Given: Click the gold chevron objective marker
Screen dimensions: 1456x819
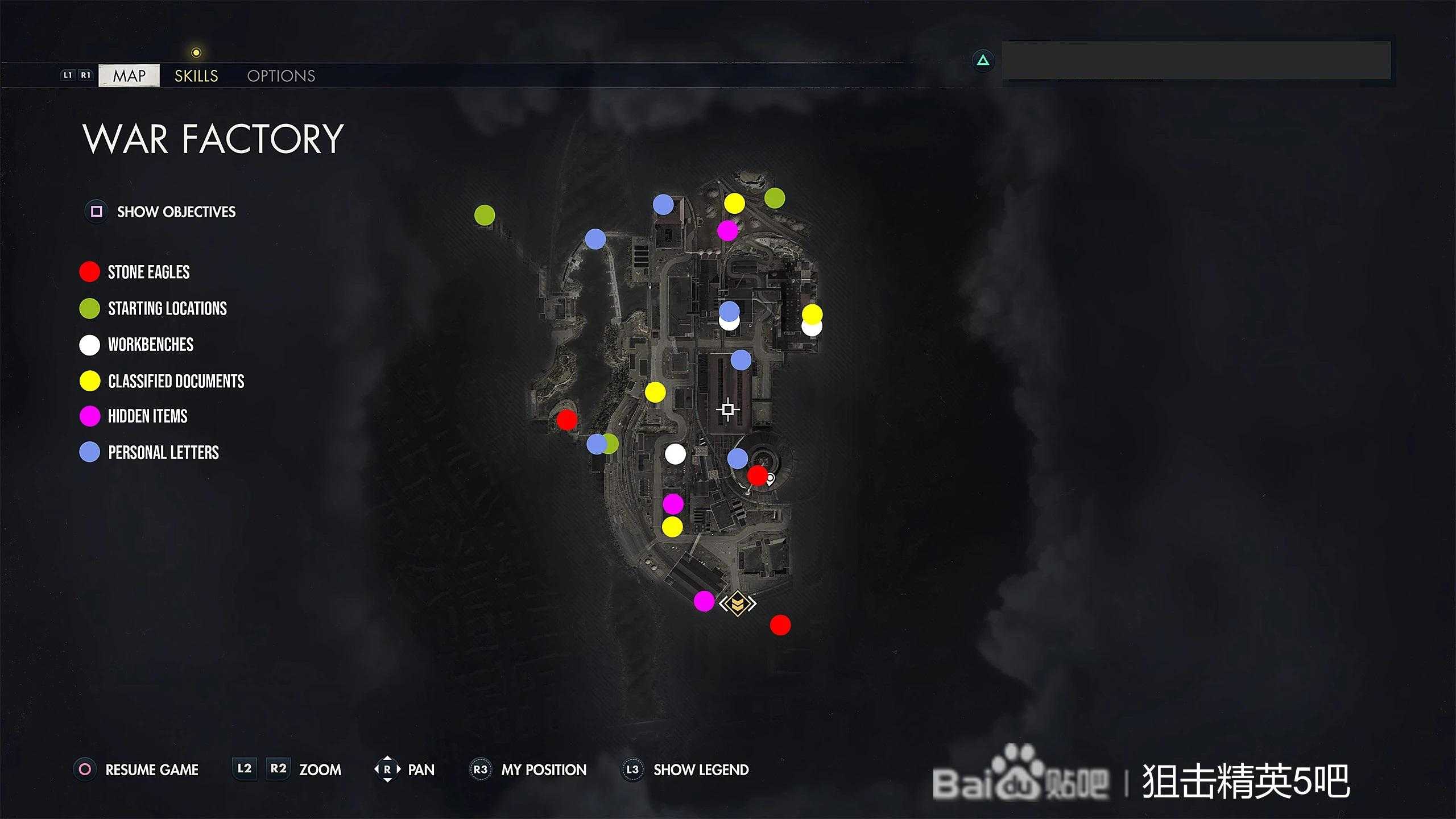Looking at the screenshot, I should coord(738,603).
